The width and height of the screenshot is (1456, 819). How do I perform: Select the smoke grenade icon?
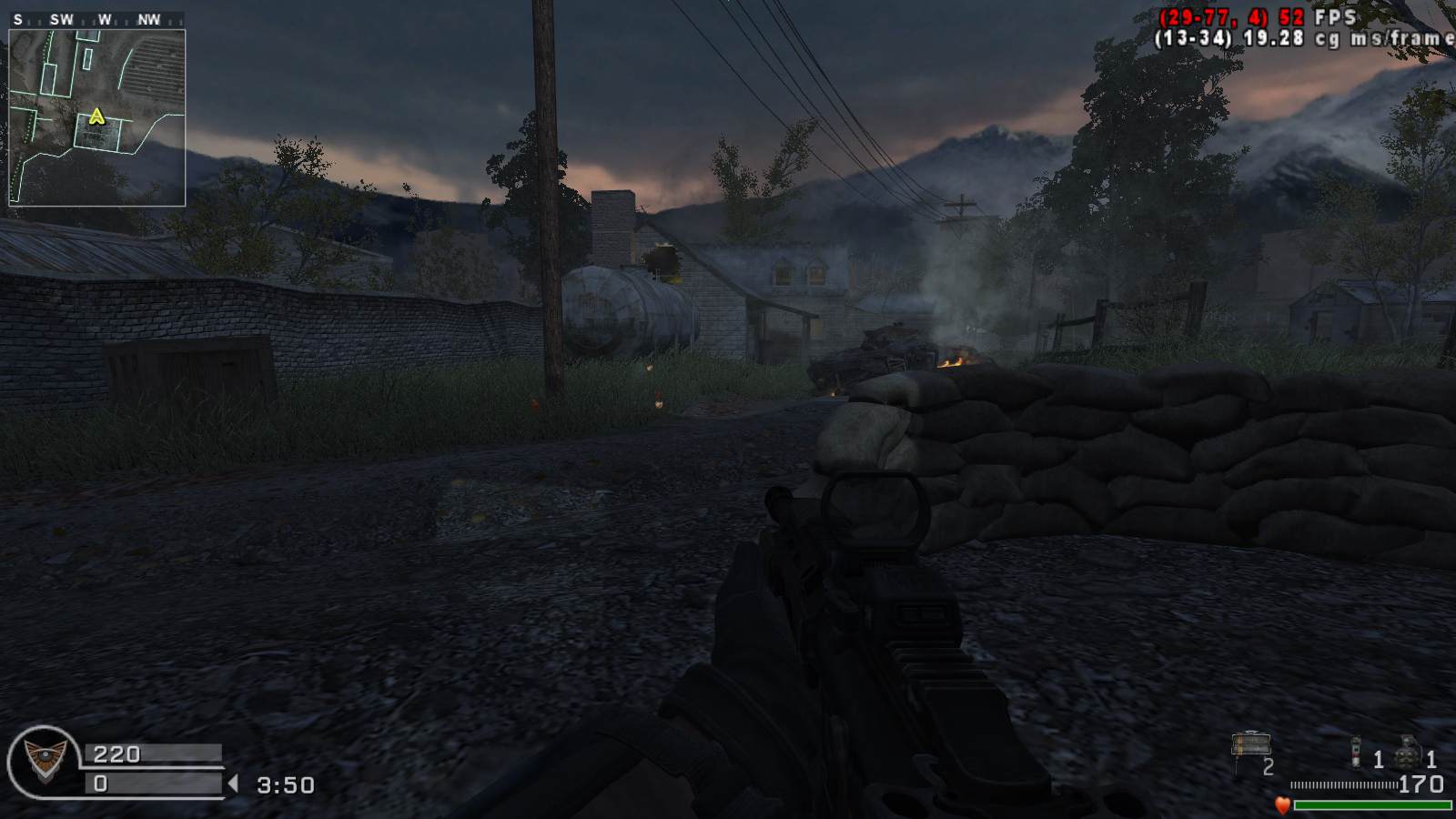[x=1355, y=753]
